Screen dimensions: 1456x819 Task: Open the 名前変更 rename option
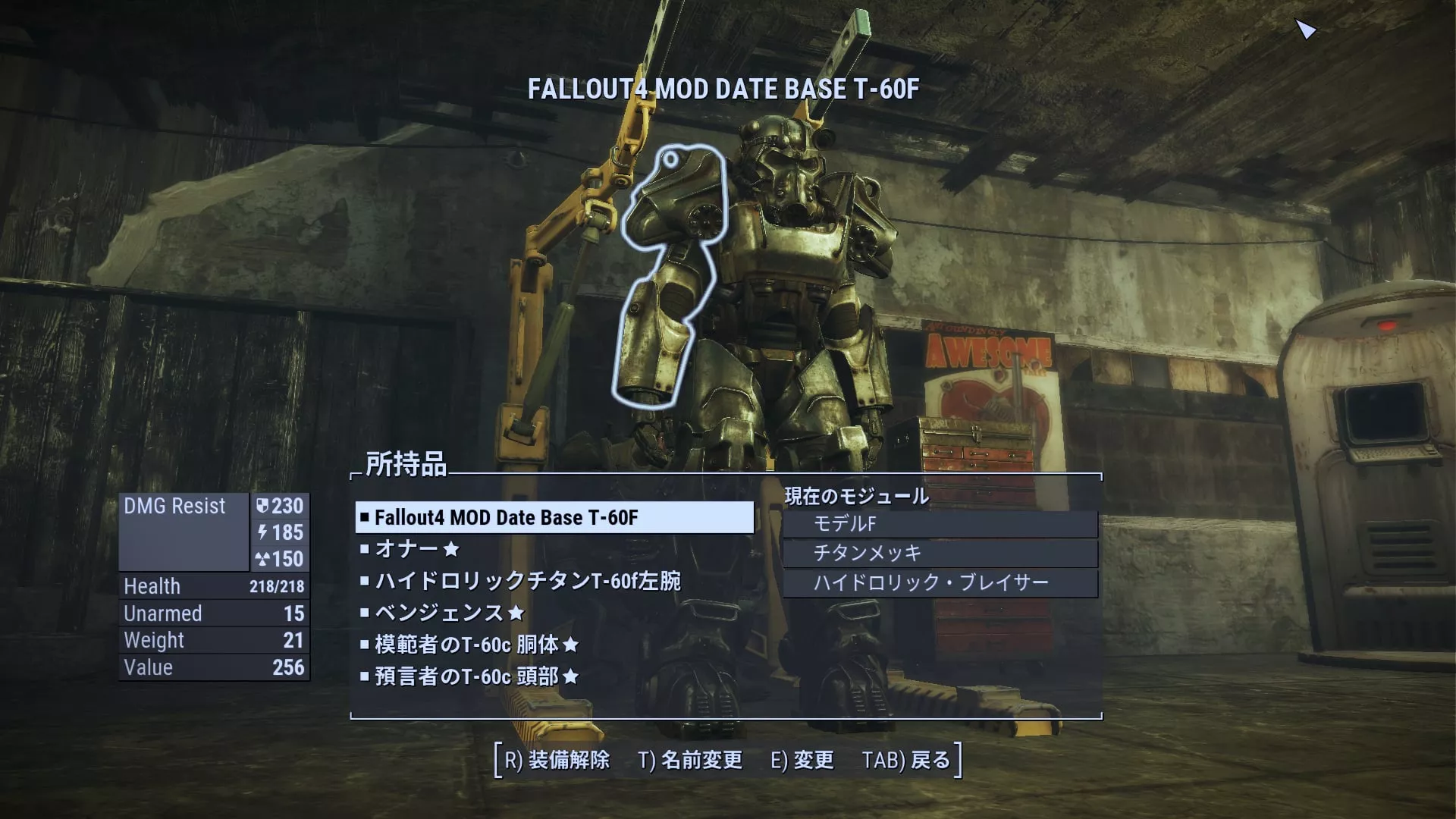(690, 760)
